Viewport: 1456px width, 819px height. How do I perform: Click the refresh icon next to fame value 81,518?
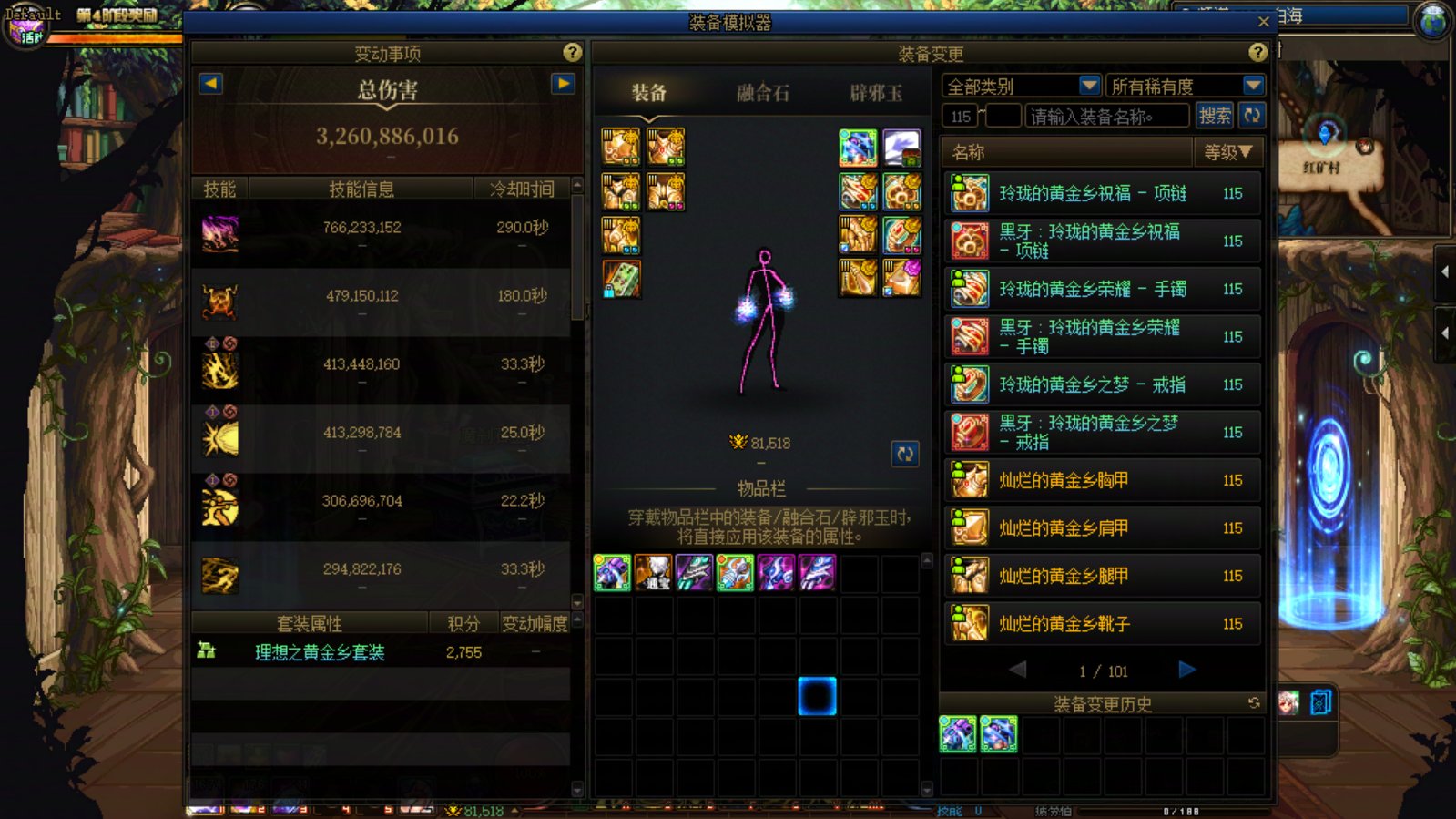905,454
